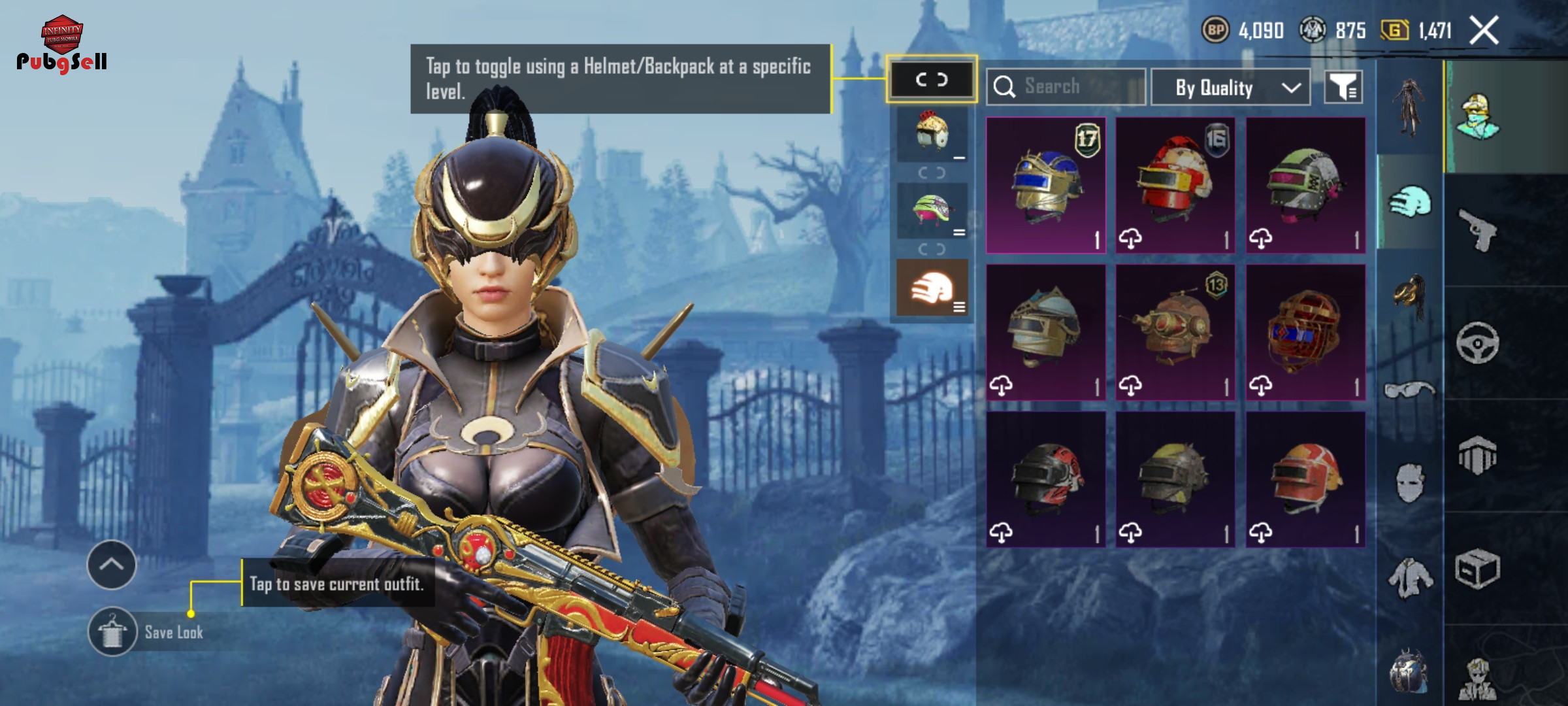Switch to the pistol weapons category
This screenshot has width=1568, height=706.
(x=1478, y=229)
